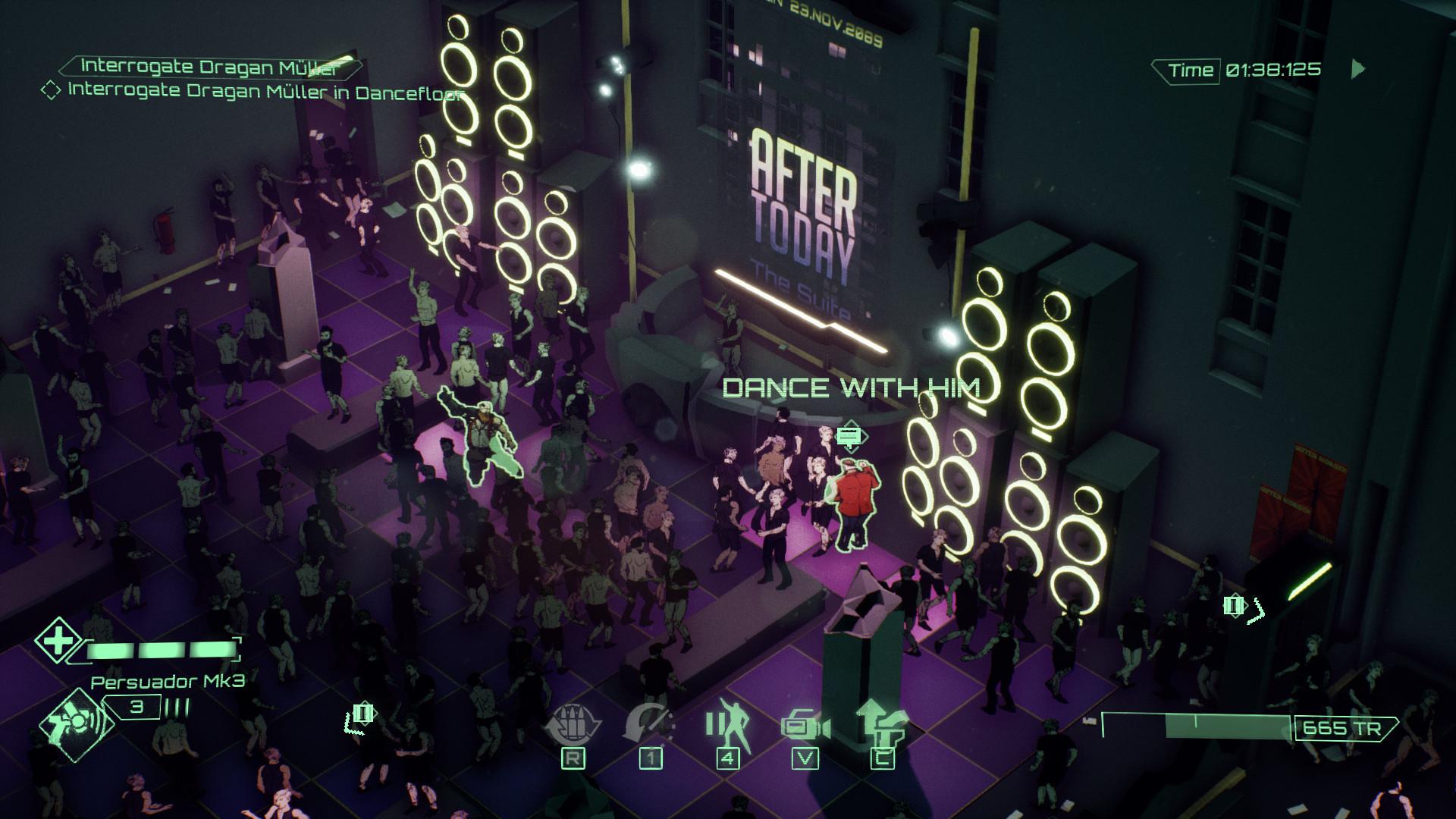Screen dimensions: 1456x819
Task: Choose the "Dance With Him" prompt
Action: click(x=851, y=388)
